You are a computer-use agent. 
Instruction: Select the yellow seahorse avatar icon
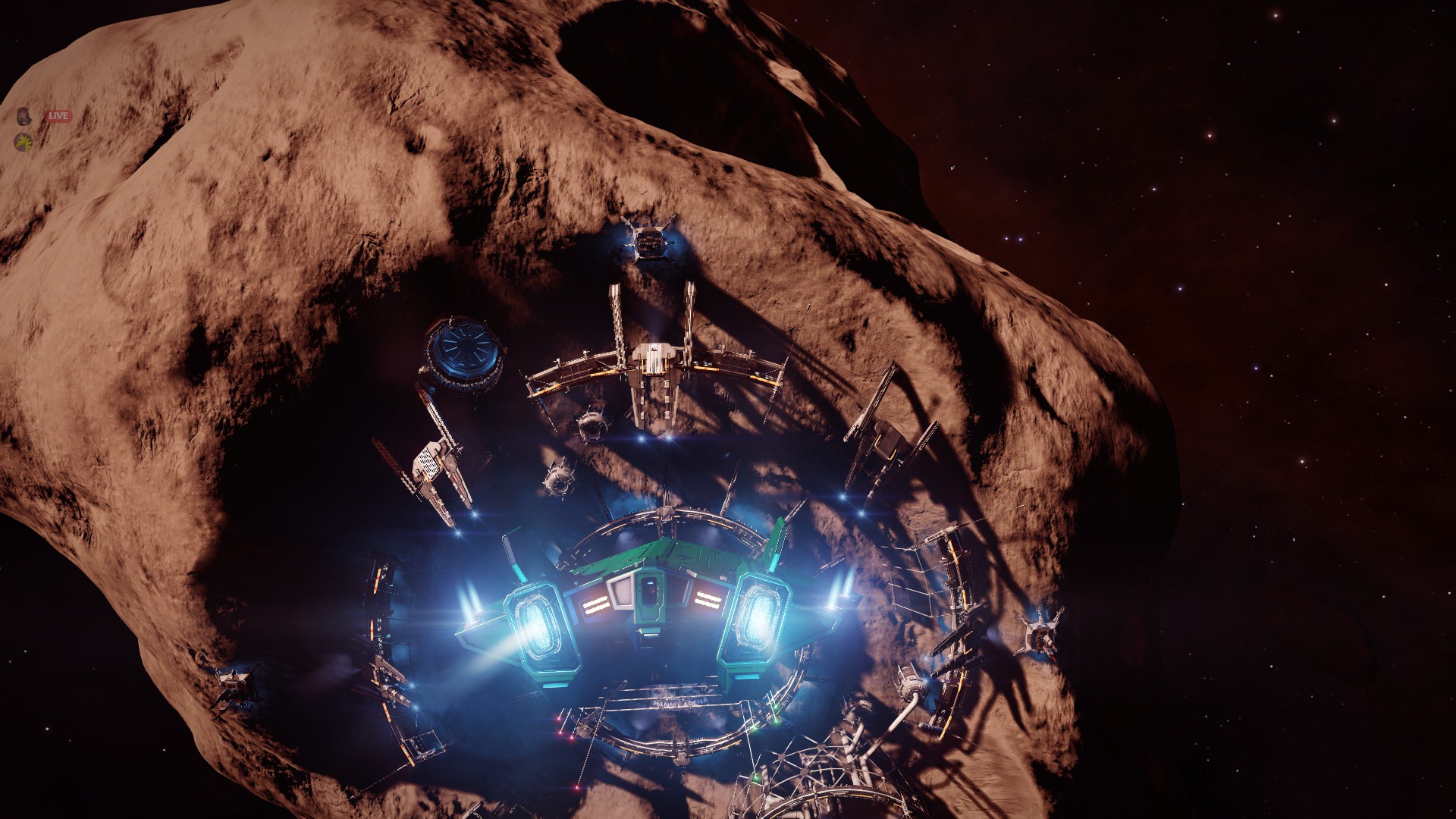(x=24, y=142)
